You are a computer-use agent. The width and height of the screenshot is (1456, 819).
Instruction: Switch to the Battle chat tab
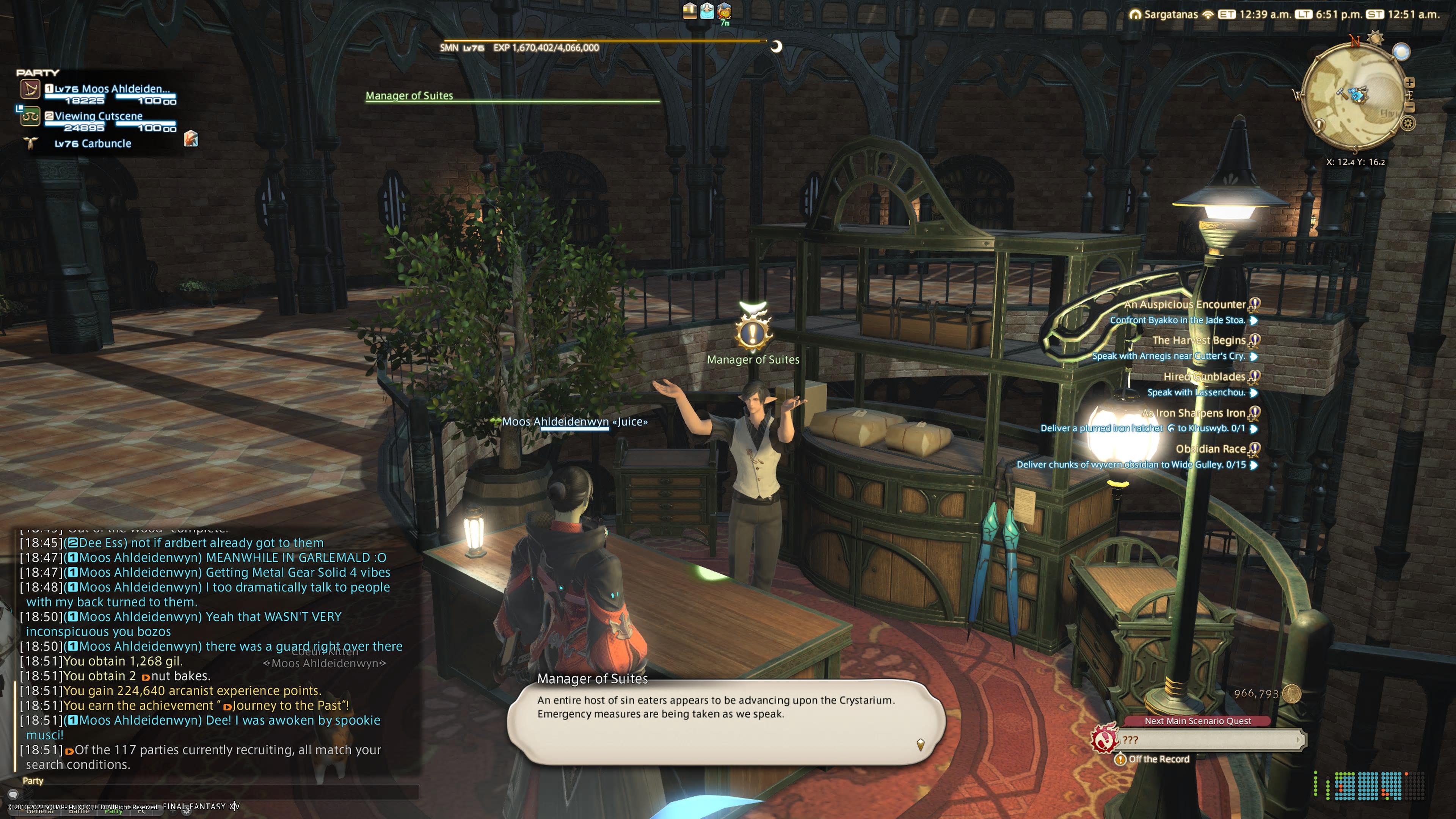coord(78,811)
